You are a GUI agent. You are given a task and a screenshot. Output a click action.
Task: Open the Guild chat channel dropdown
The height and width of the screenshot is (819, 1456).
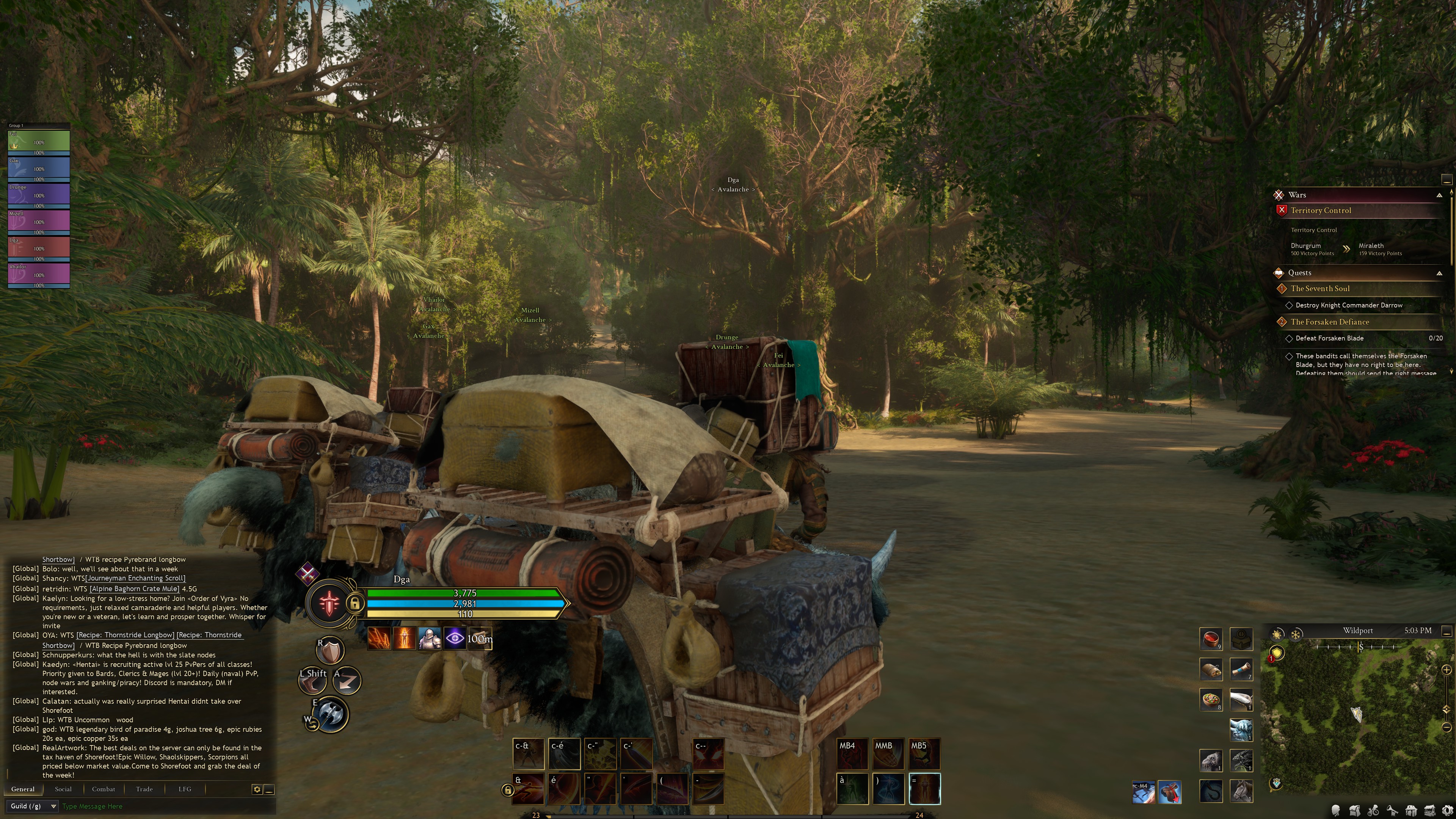(x=33, y=806)
